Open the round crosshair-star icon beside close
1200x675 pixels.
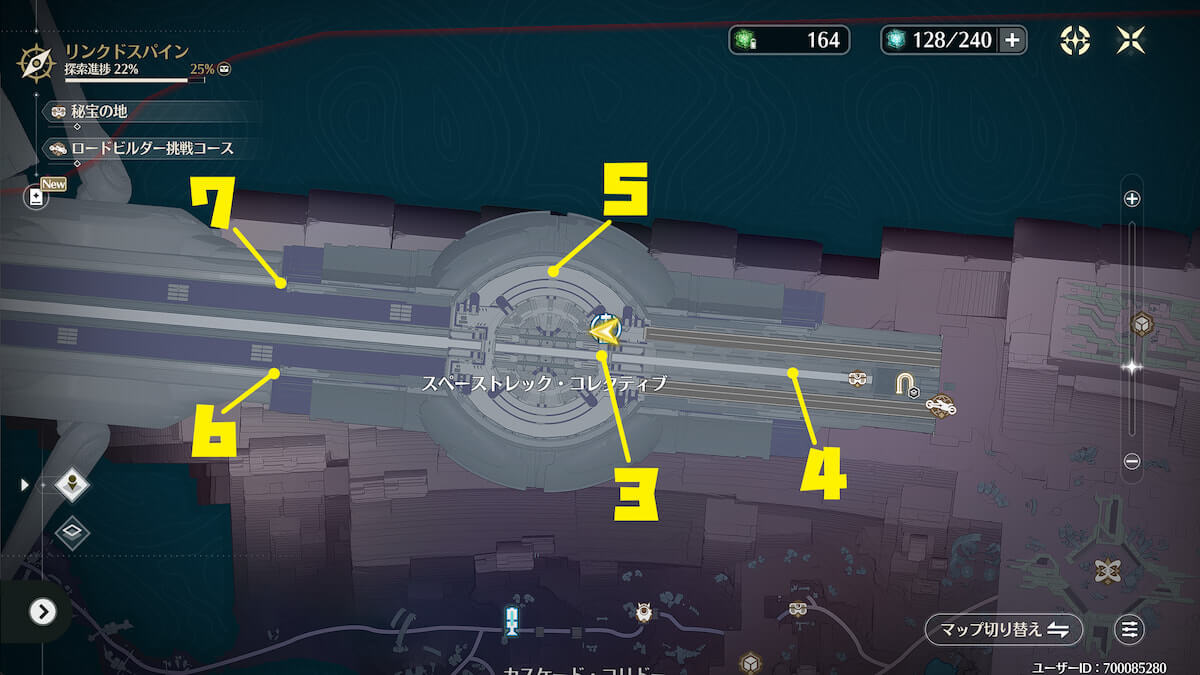(x=1075, y=40)
